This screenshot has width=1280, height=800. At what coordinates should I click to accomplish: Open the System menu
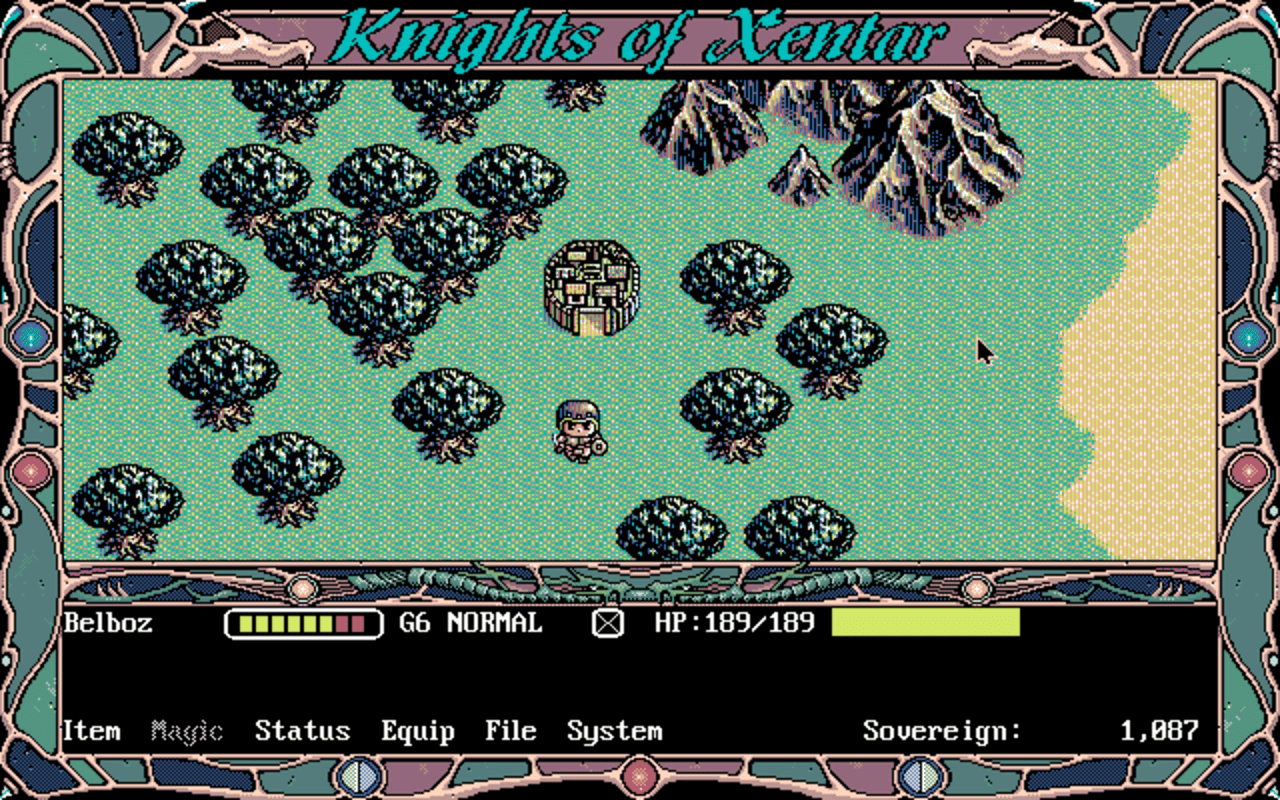pyautogui.click(x=614, y=731)
